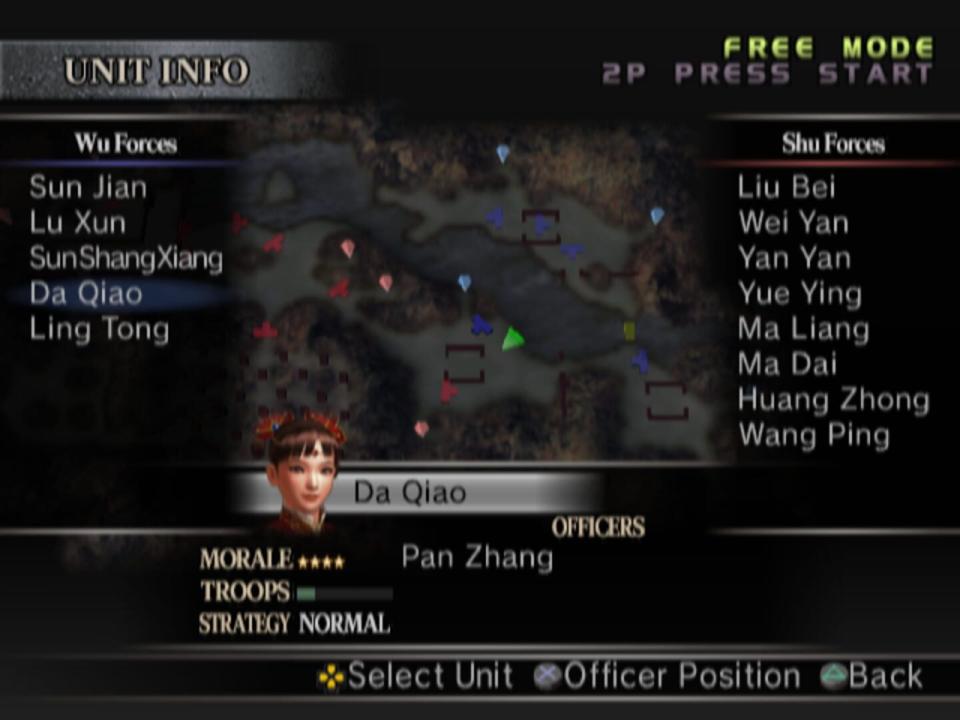Select Wei Yan in the enemy list
This screenshot has height=720, width=960.
pos(793,222)
